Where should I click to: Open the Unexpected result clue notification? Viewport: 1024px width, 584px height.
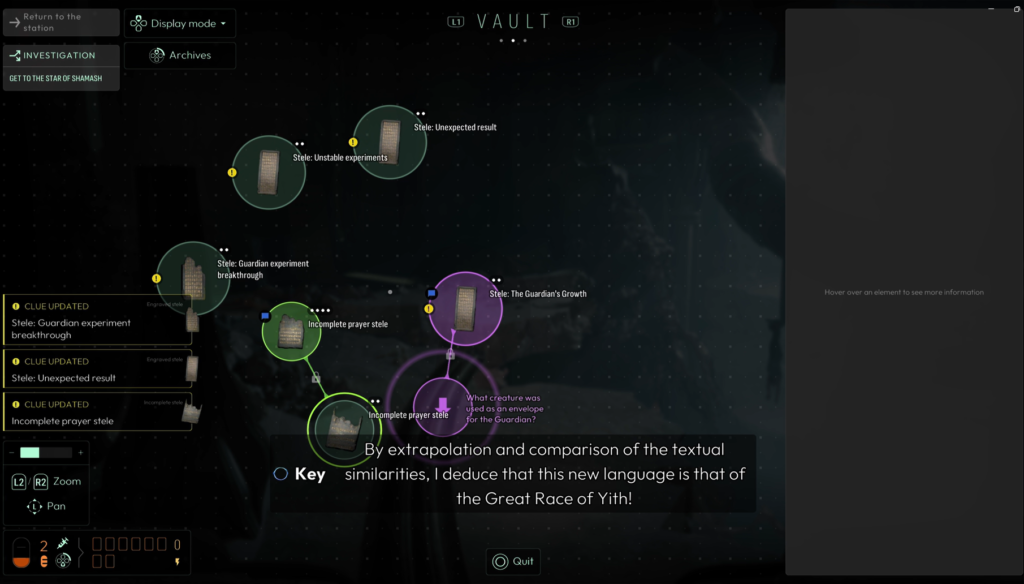click(98, 371)
